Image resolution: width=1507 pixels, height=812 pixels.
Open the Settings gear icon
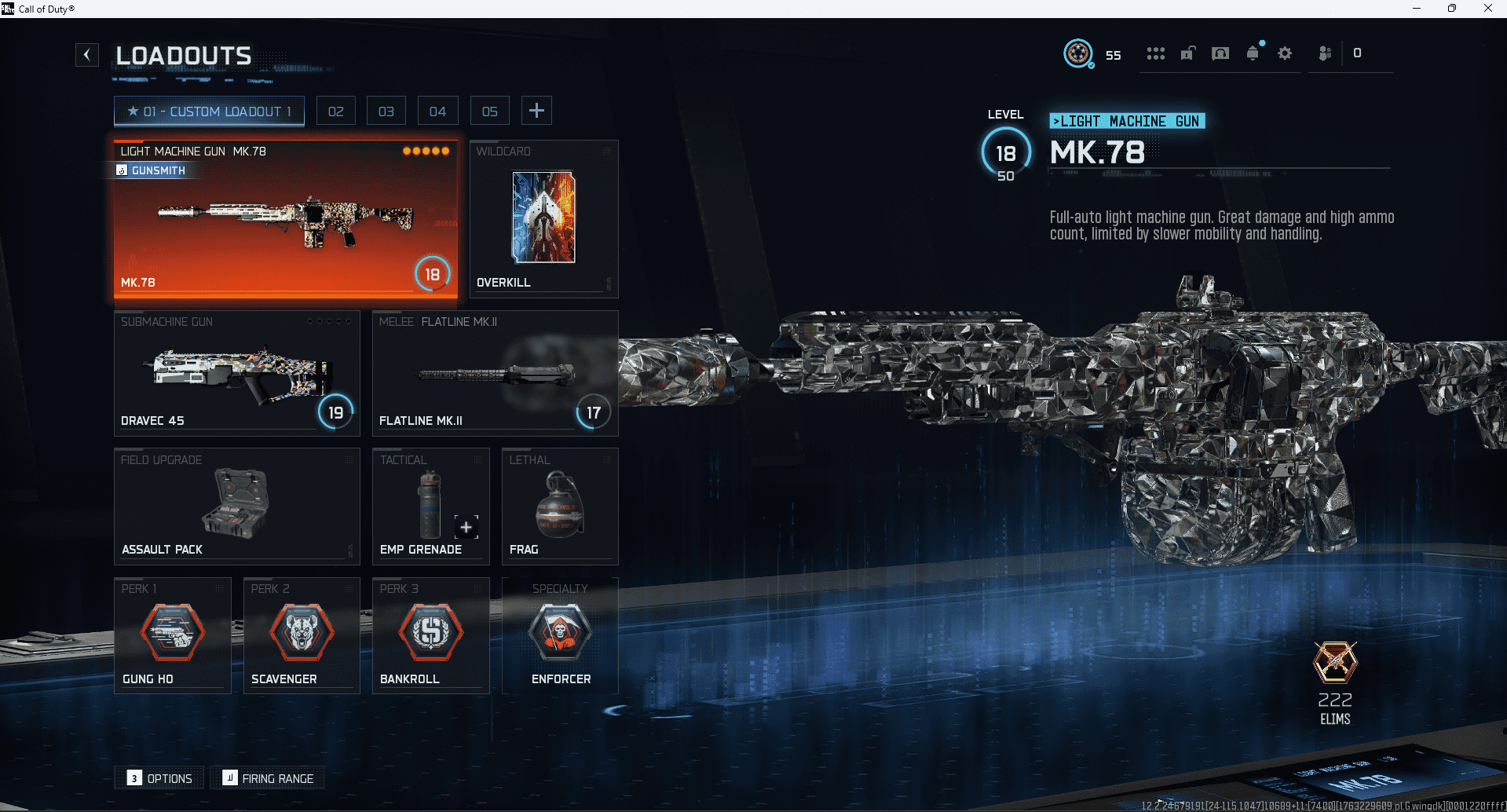(x=1285, y=53)
